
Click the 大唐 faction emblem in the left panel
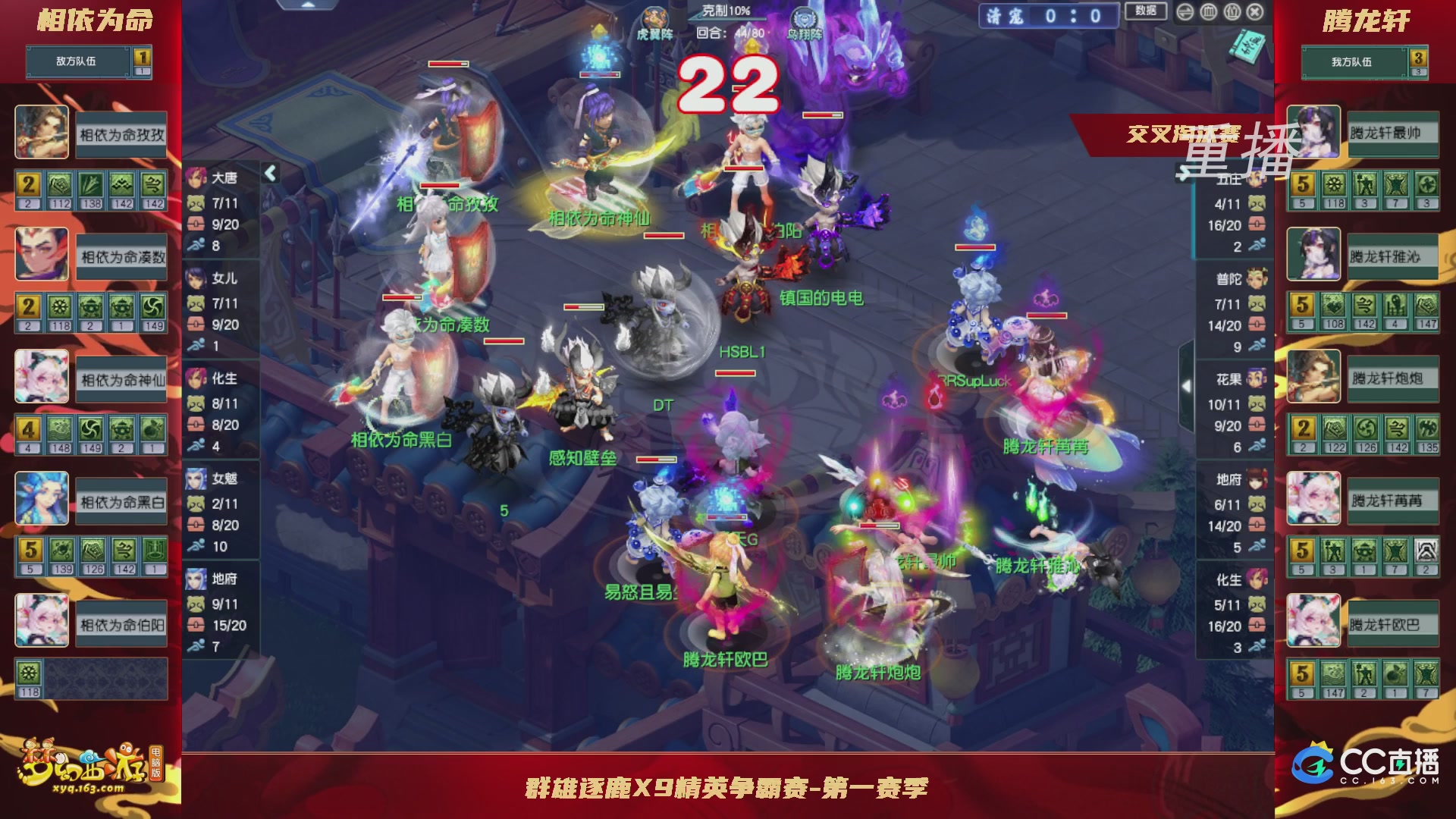tap(196, 177)
